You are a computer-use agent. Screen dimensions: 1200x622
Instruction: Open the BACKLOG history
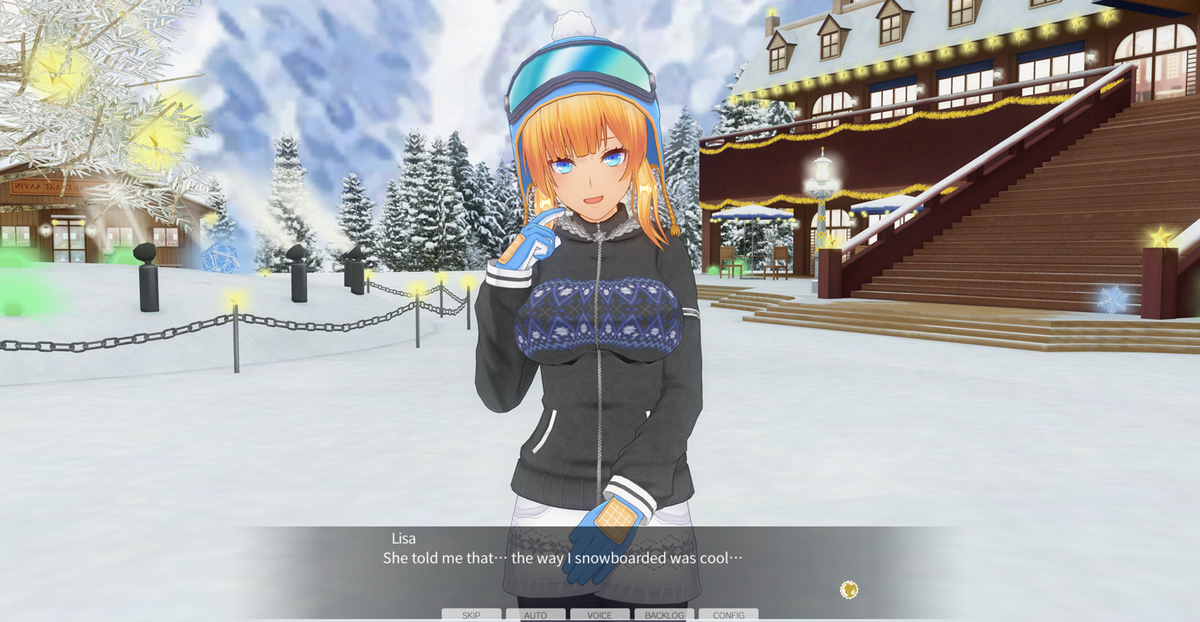coord(664,615)
